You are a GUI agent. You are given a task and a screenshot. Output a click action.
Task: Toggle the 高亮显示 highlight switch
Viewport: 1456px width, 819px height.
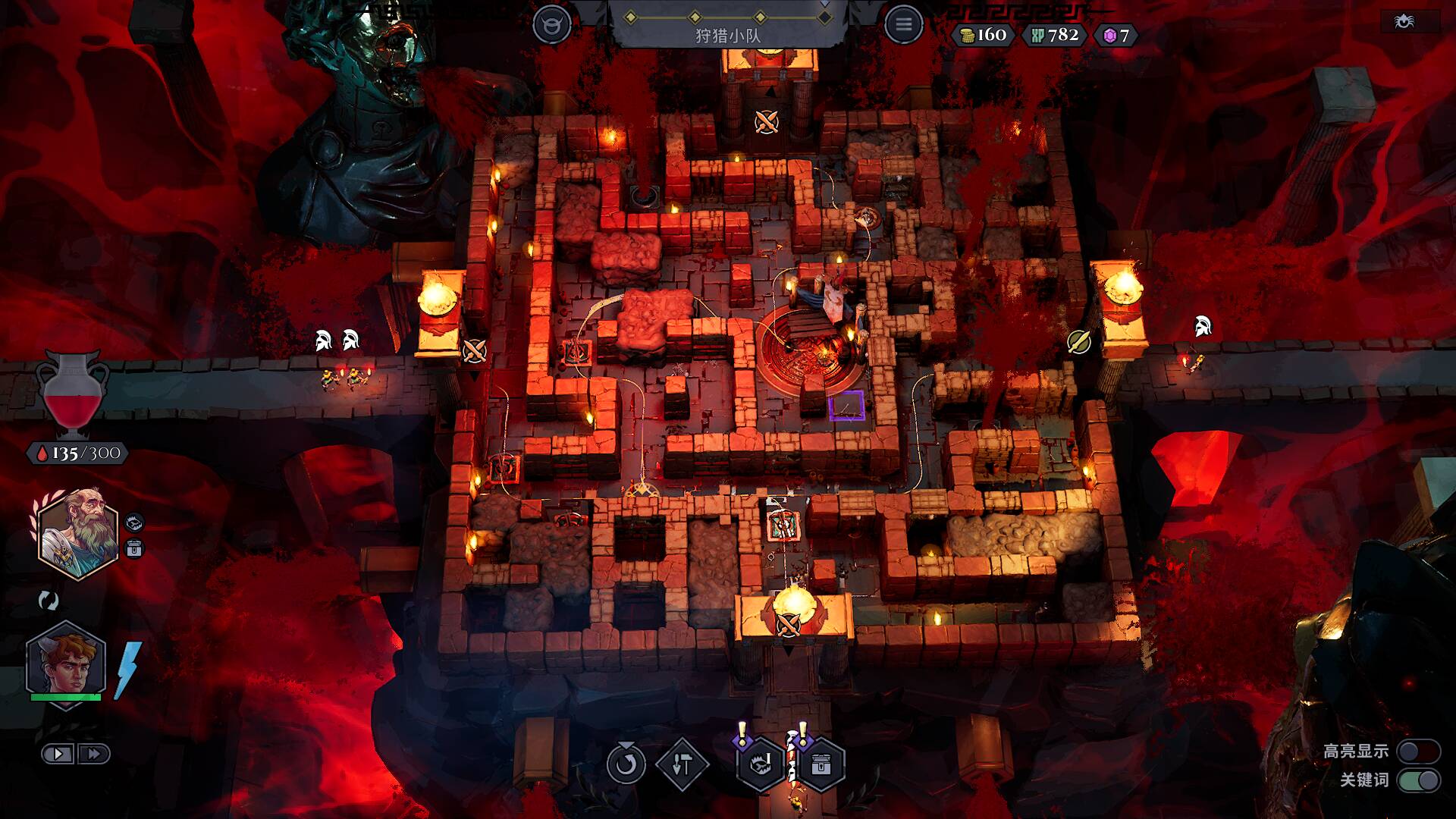1418,751
